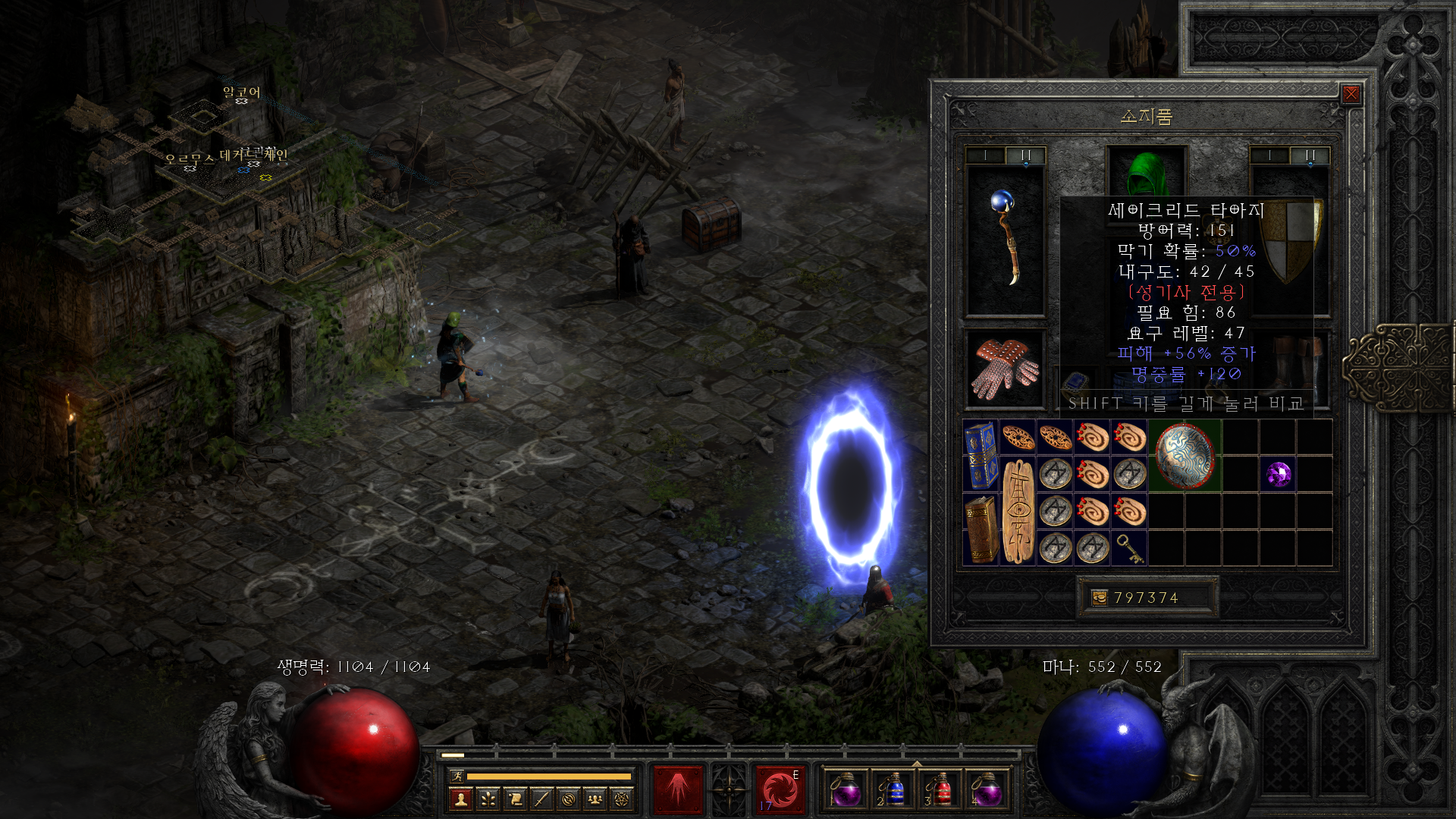This screenshot has height=819, width=1456.
Task: Open the character sheet from mini menu
Action: tap(460, 799)
